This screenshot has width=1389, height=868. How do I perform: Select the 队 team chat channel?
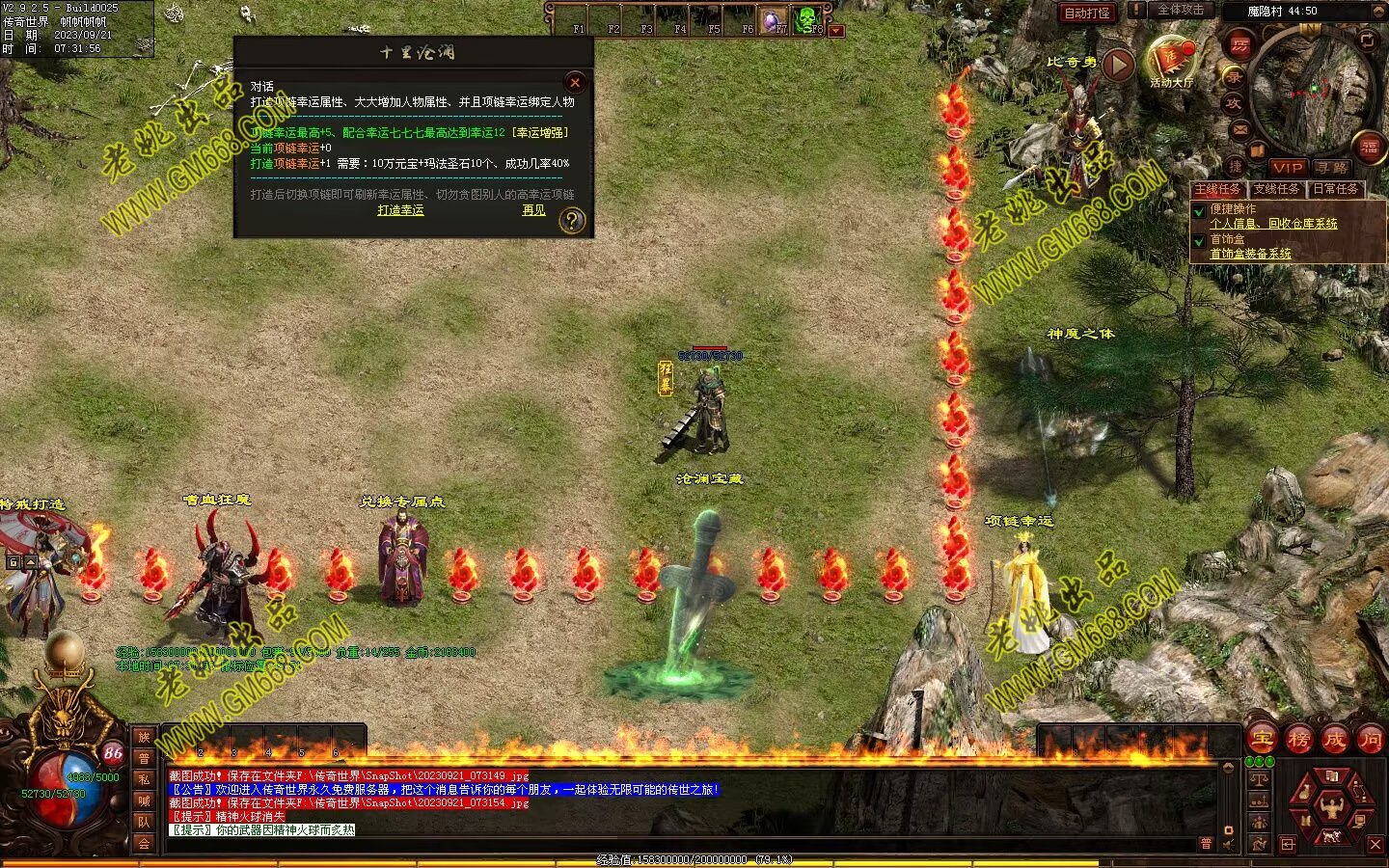tap(144, 822)
